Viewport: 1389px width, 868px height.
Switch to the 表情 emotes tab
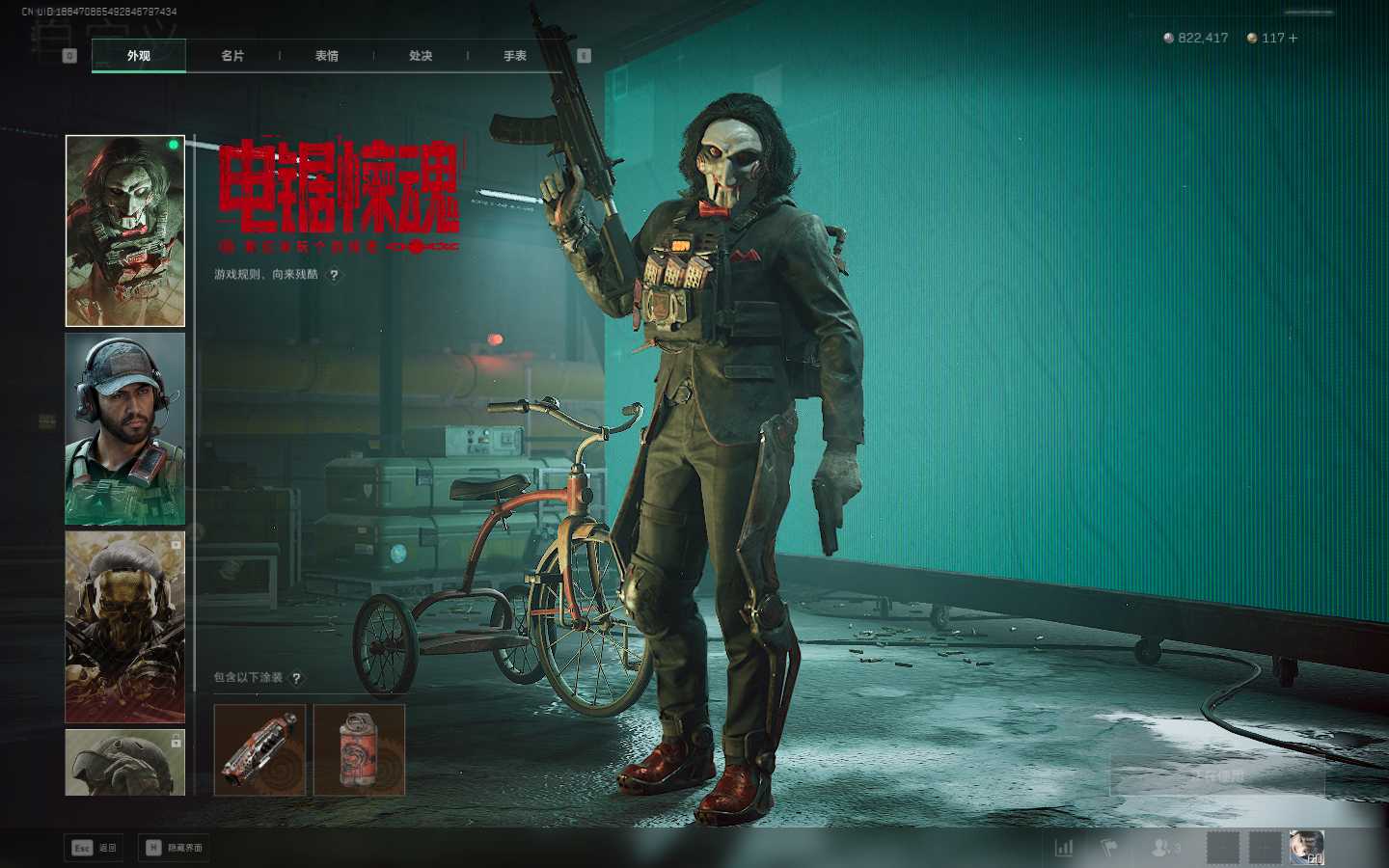click(x=327, y=56)
